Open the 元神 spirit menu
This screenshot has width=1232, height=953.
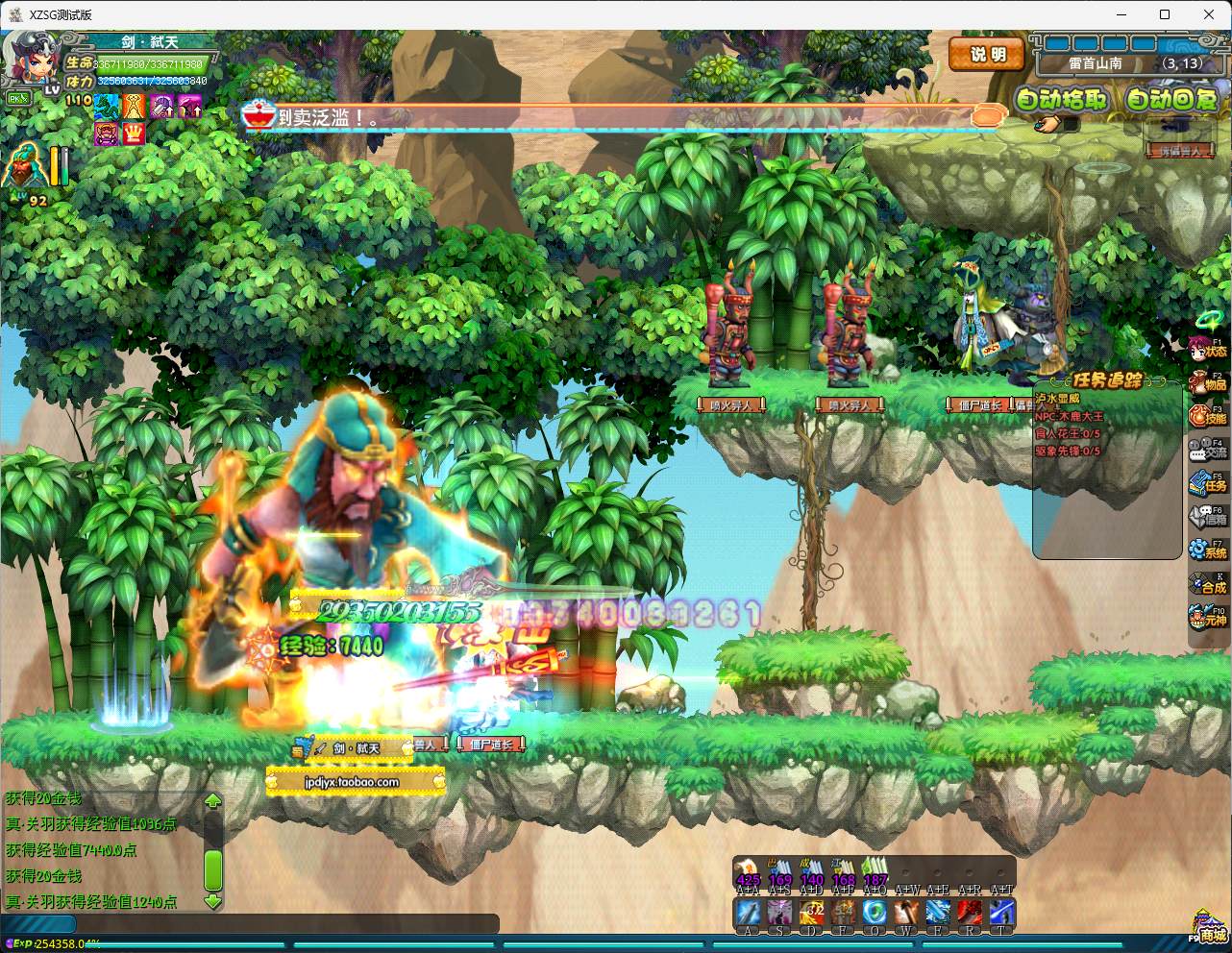pos(1209,619)
